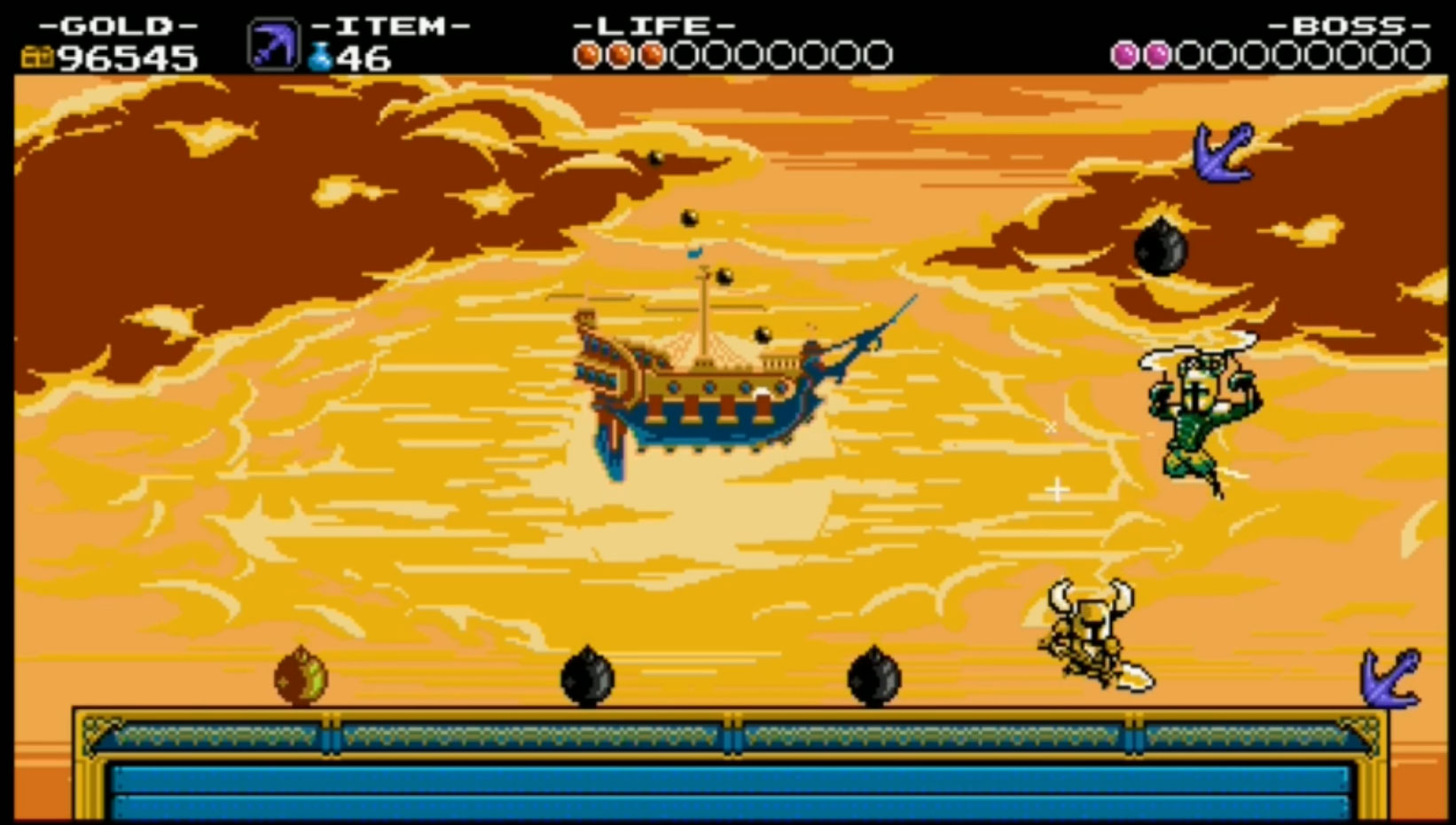
Task: Select the turnip pickup on the left platform
Action: [301, 674]
